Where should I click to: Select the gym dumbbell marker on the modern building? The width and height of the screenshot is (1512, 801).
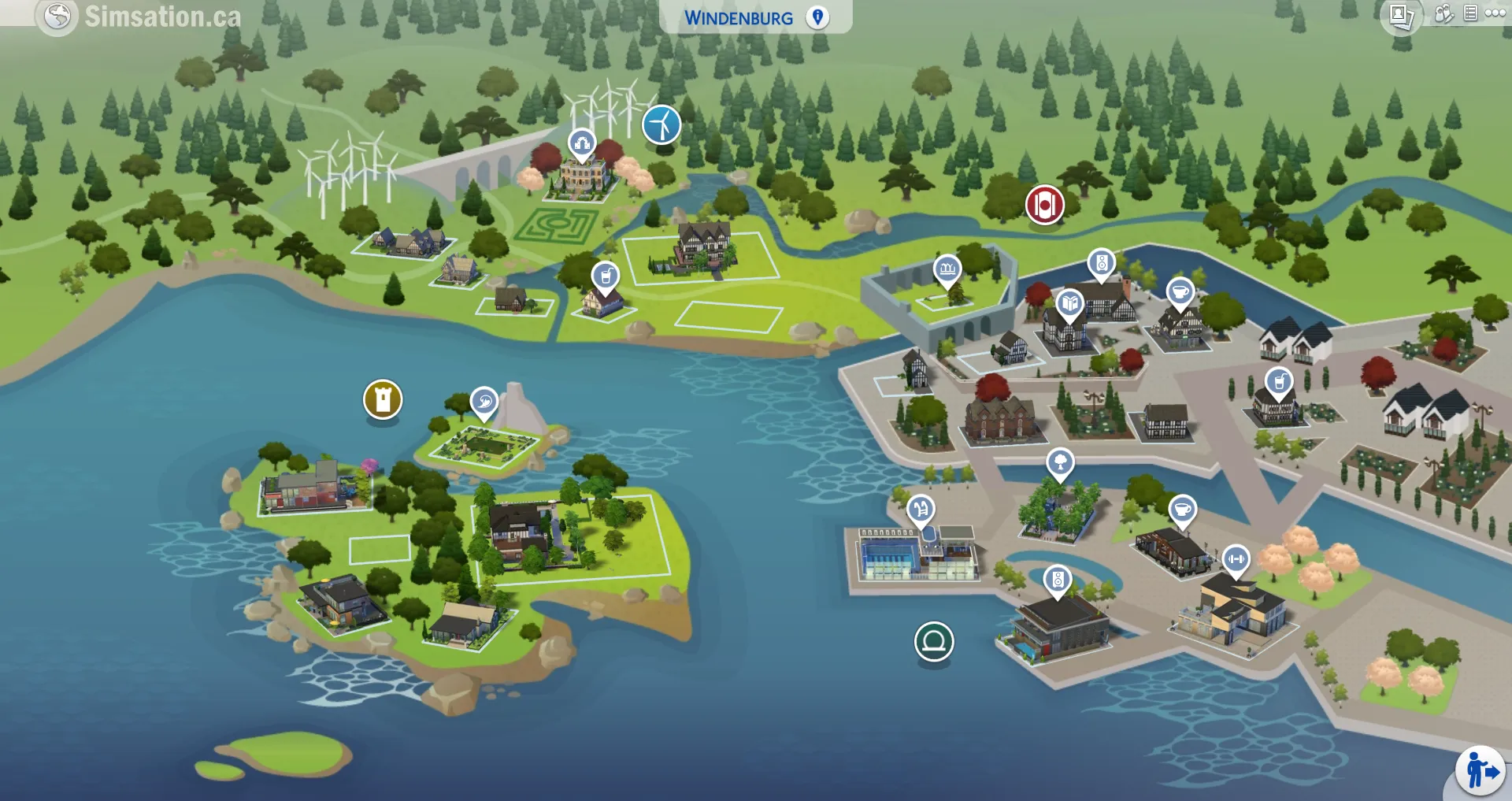tap(1238, 558)
